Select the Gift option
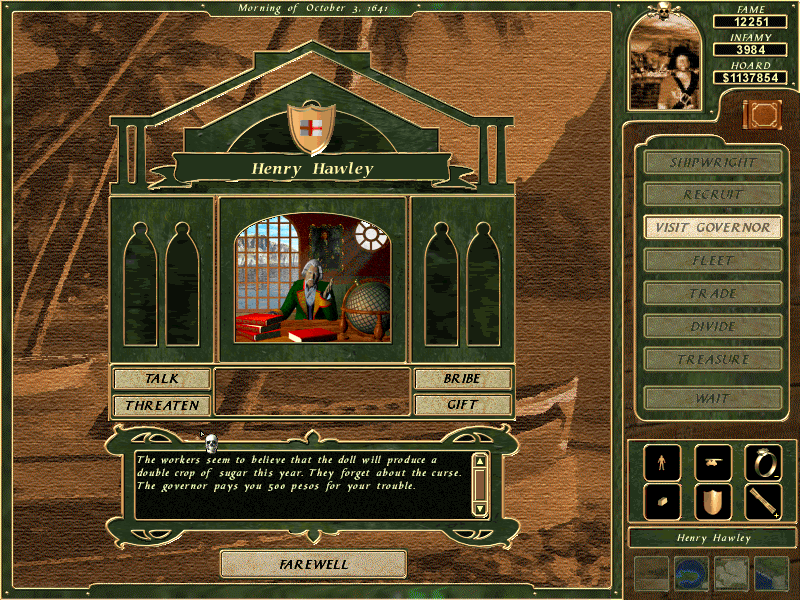 point(462,405)
